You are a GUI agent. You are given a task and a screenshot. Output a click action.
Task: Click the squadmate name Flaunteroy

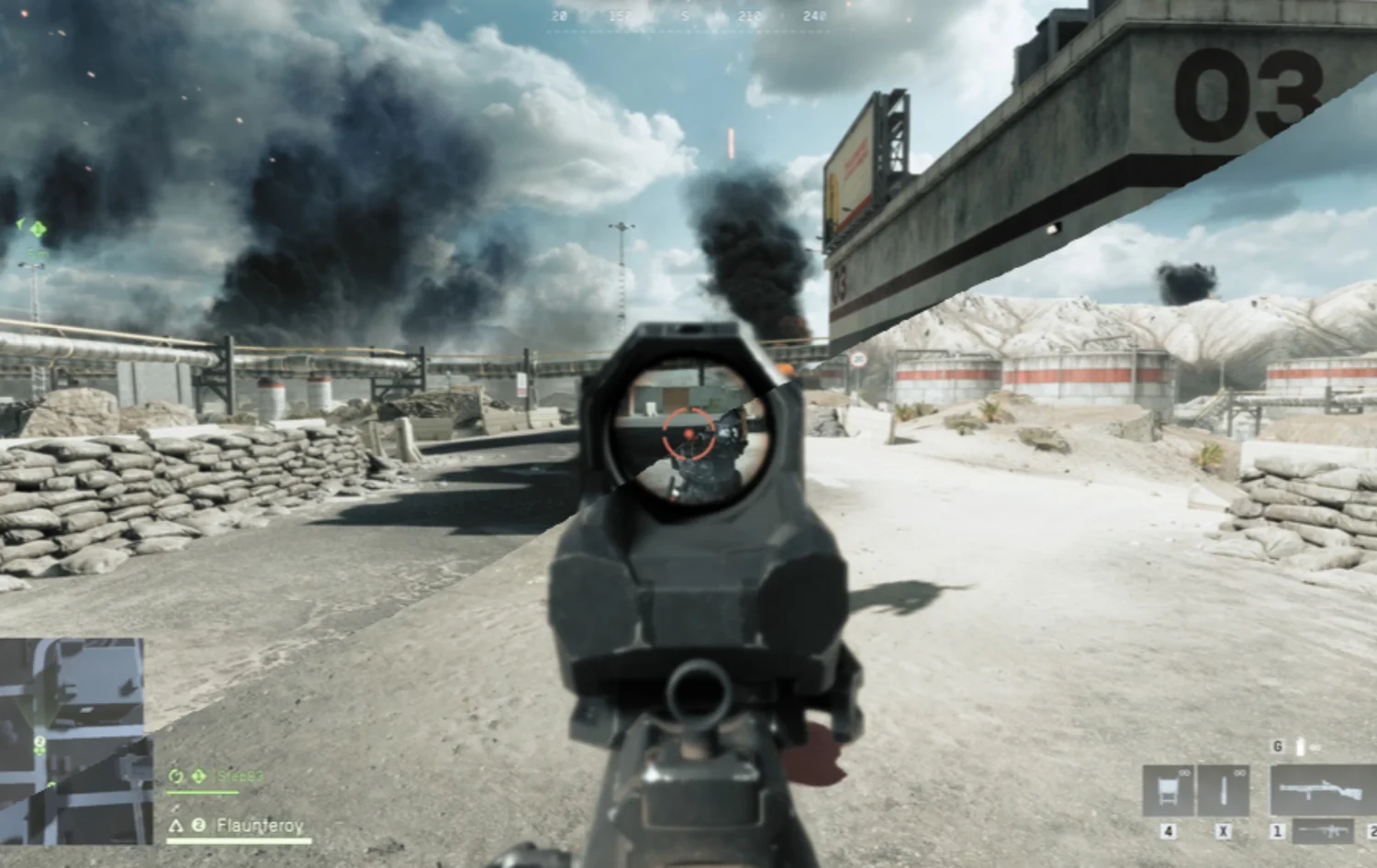click(260, 827)
